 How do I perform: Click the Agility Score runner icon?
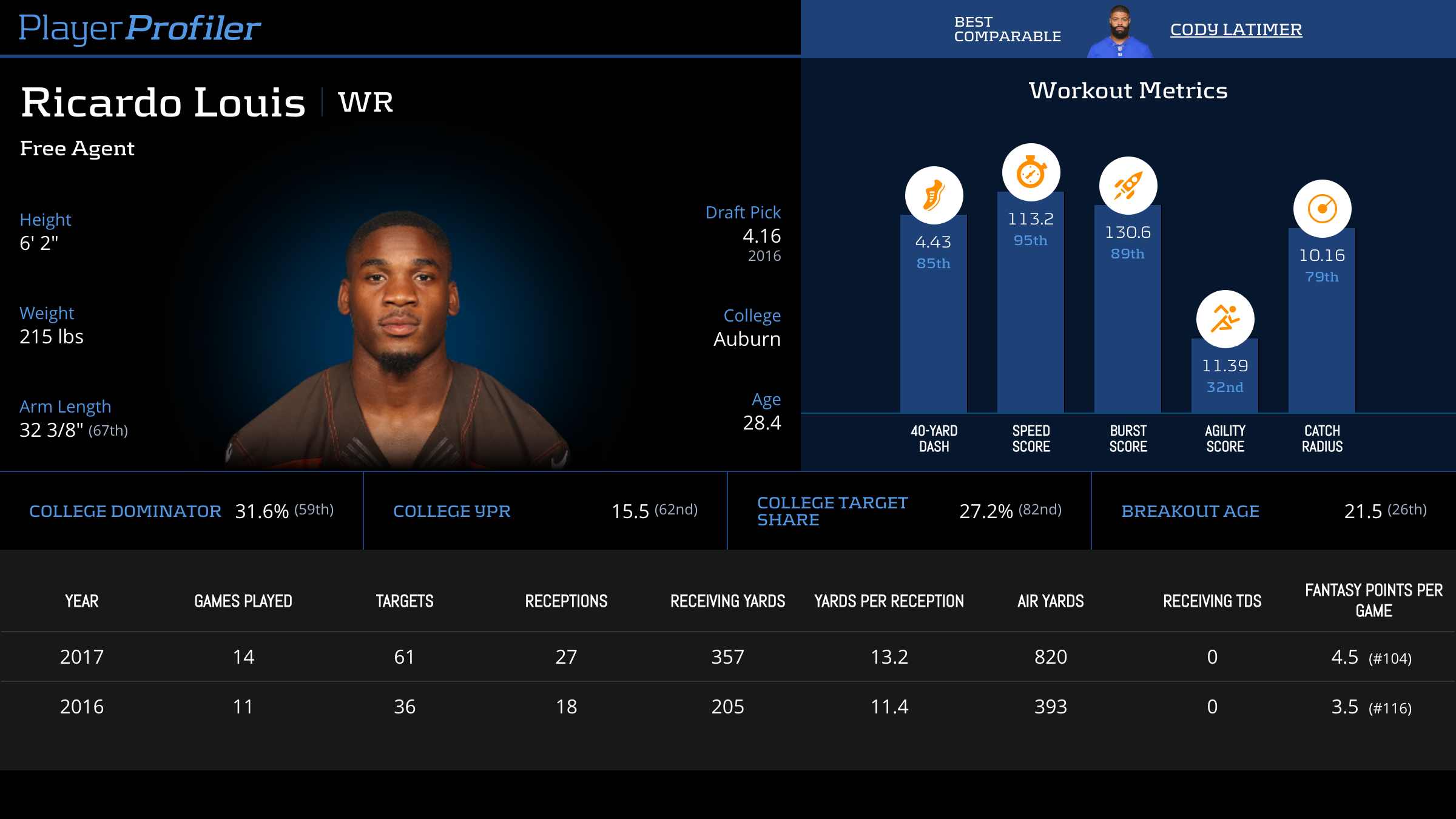tap(1225, 319)
